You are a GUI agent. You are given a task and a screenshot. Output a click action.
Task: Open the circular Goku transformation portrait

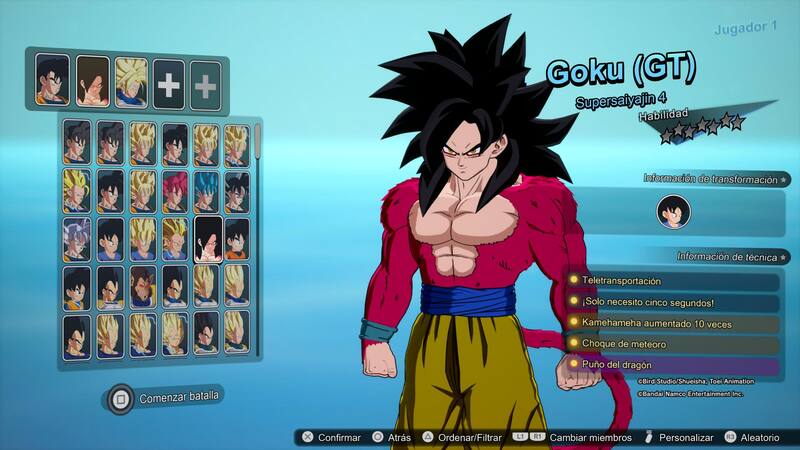673,212
